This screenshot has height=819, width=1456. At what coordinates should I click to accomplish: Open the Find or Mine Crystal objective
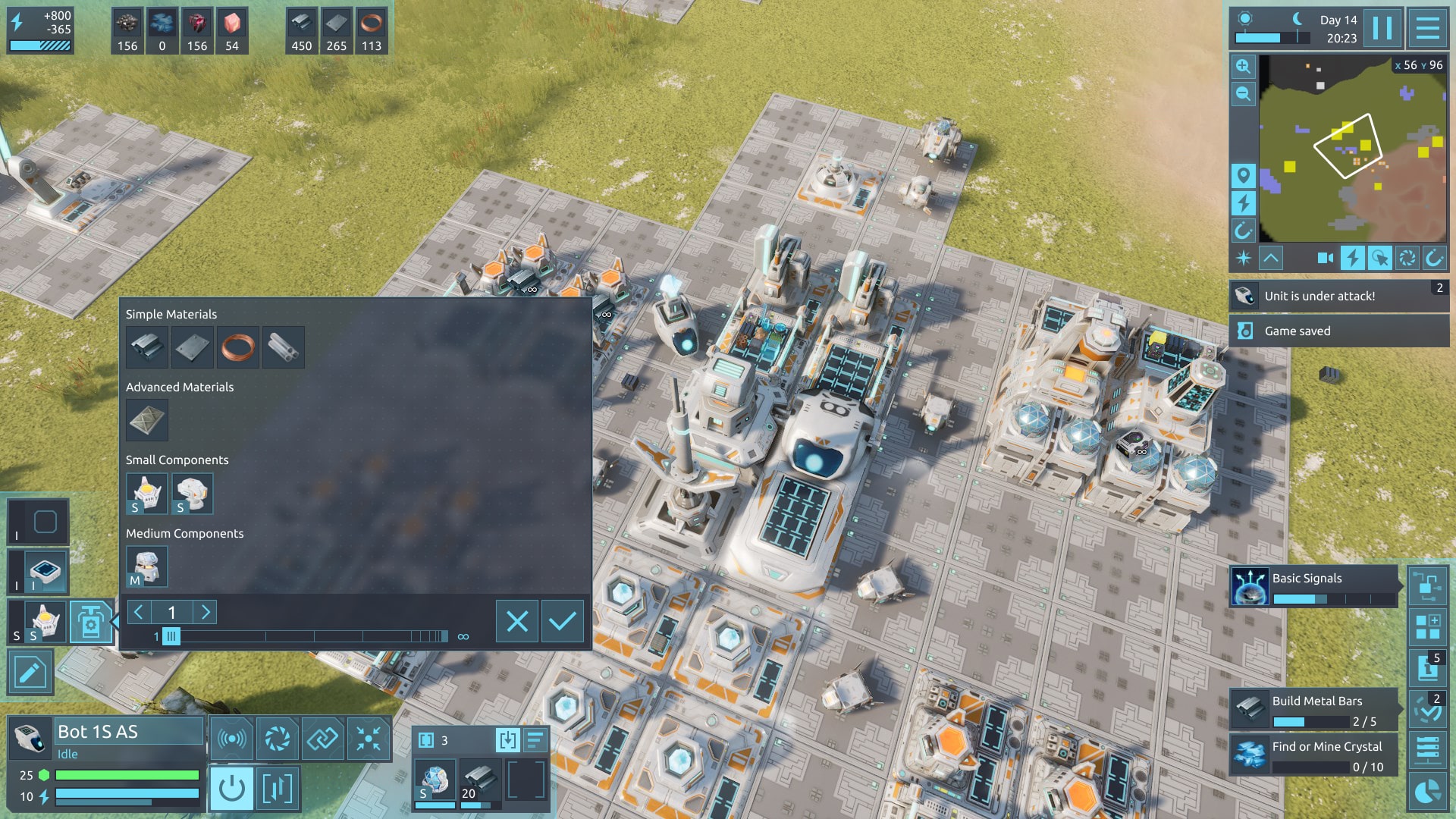1313,755
